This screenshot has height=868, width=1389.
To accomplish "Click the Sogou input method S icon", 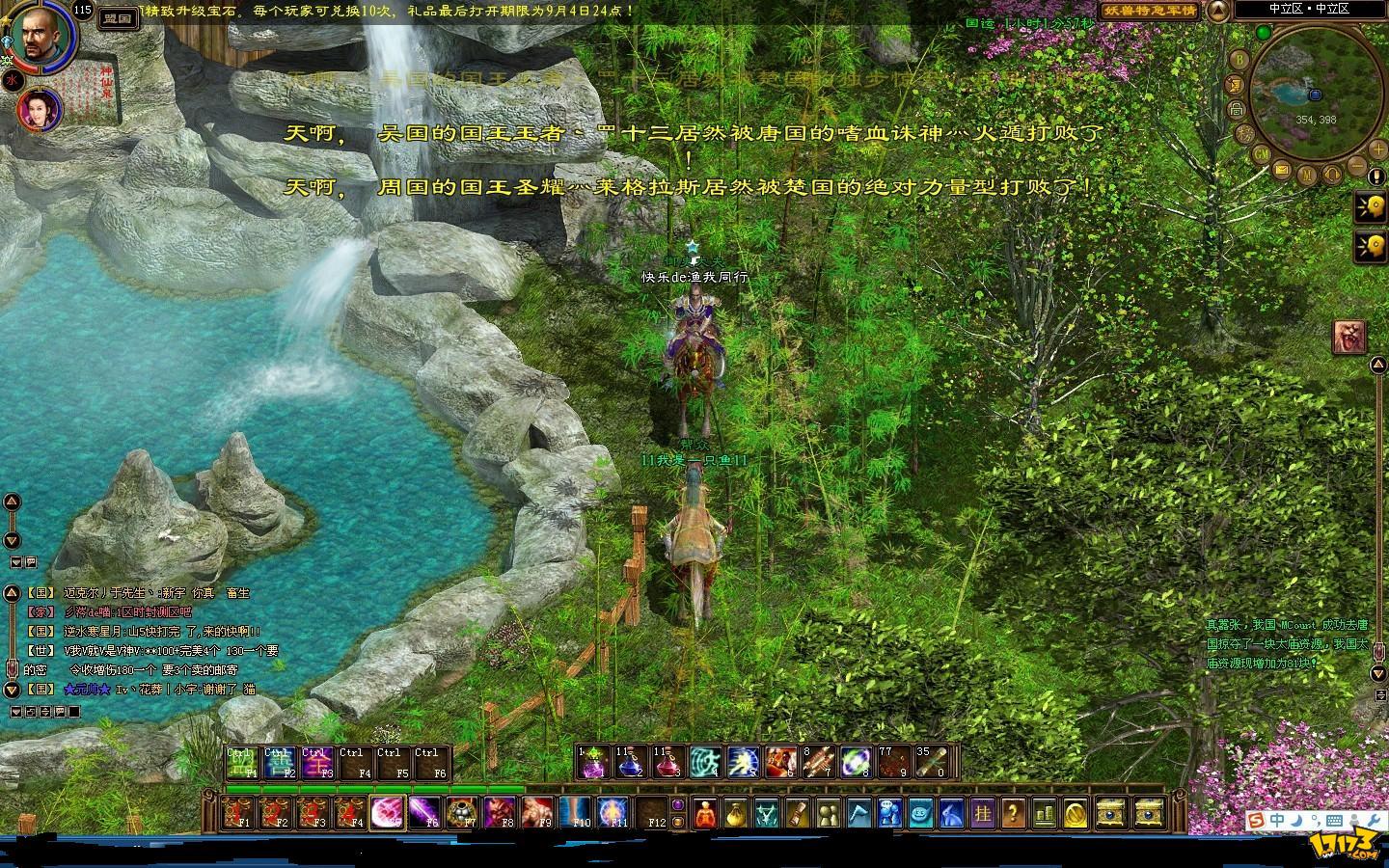I will (x=1255, y=821).
